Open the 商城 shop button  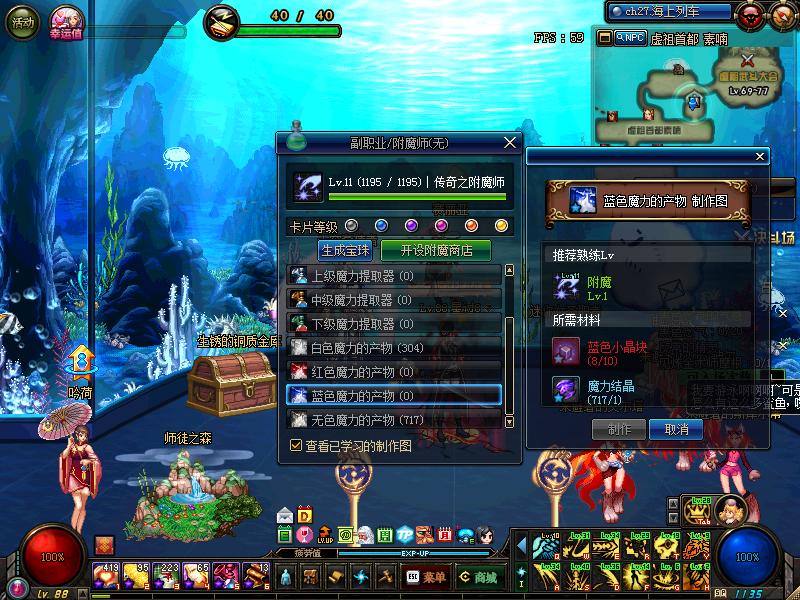click(x=479, y=577)
